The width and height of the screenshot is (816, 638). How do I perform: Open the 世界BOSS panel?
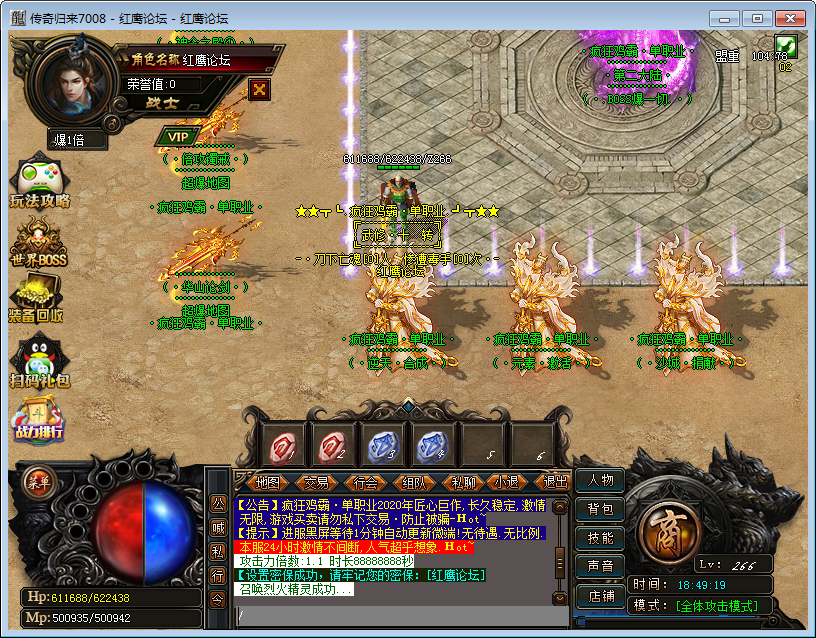pos(38,243)
